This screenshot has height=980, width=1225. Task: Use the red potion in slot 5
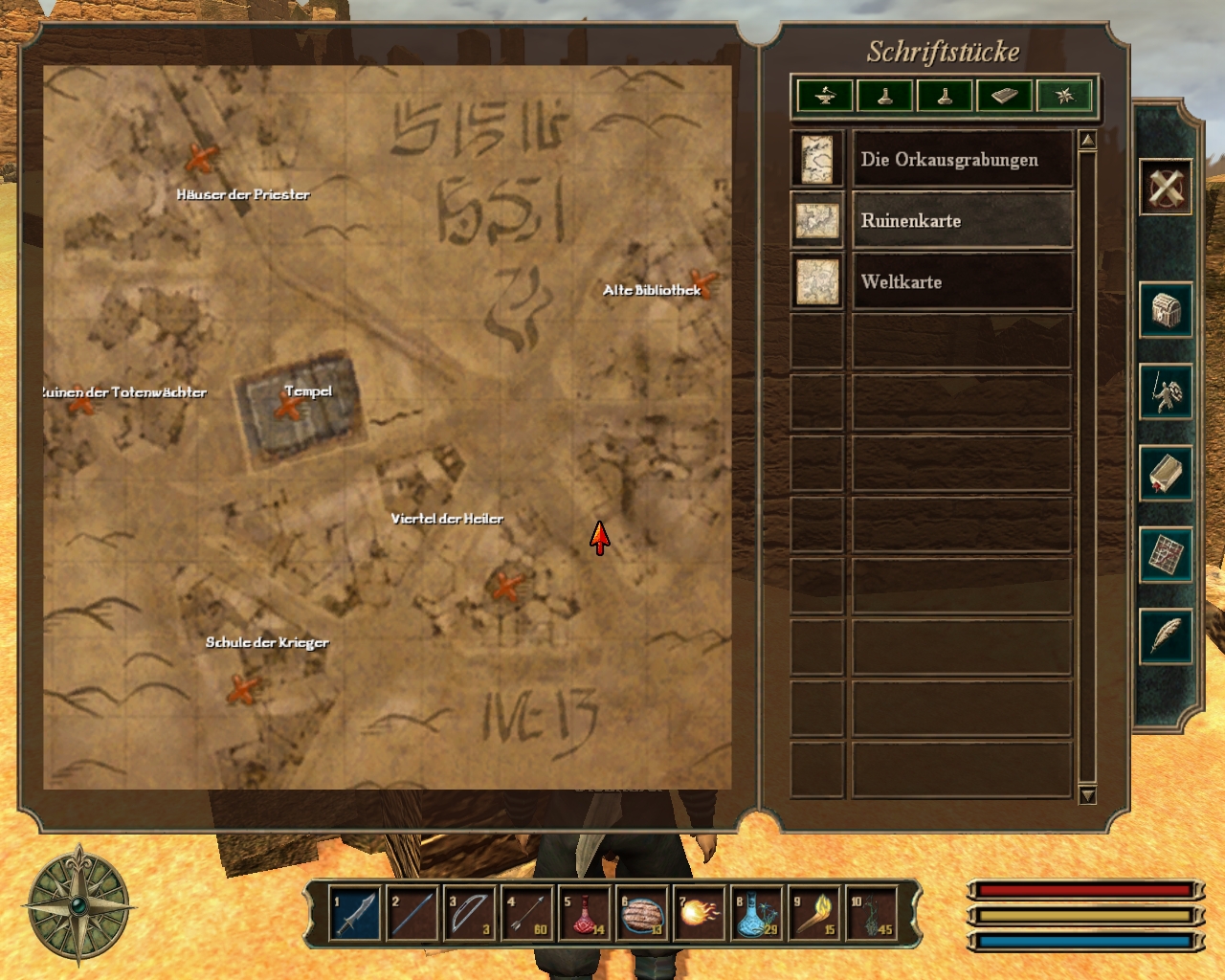(x=585, y=914)
